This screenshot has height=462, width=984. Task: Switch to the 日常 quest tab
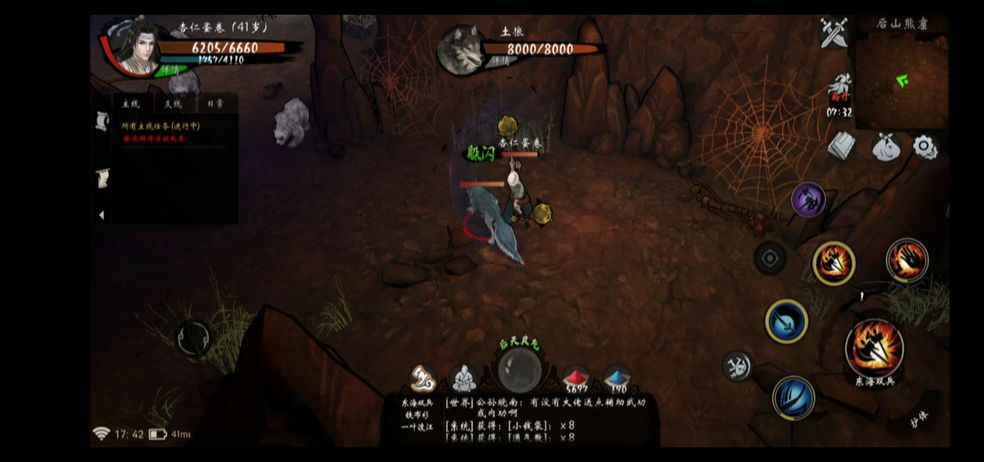click(x=215, y=103)
